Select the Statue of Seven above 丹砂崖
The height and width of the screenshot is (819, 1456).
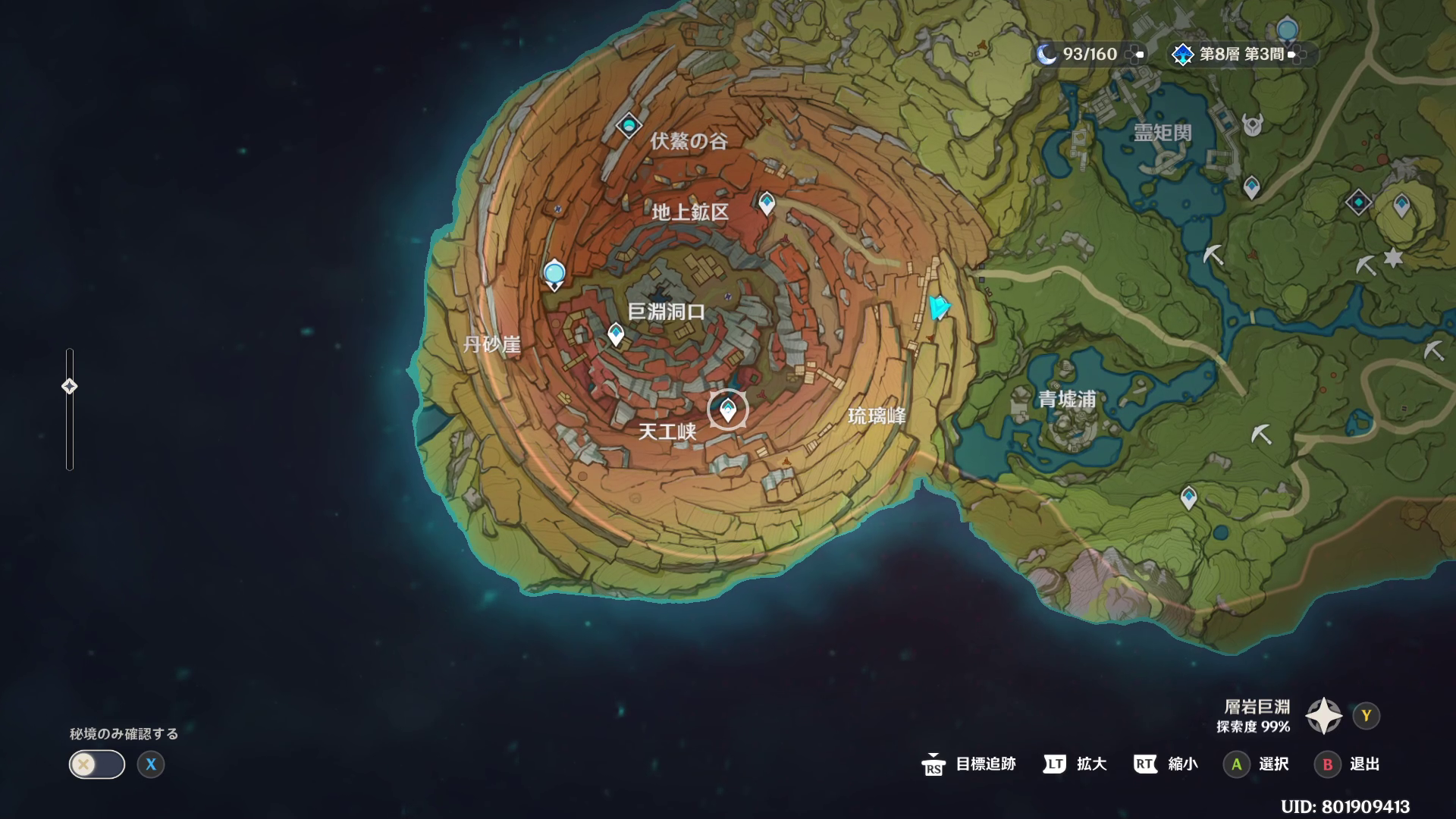pyautogui.click(x=554, y=274)
